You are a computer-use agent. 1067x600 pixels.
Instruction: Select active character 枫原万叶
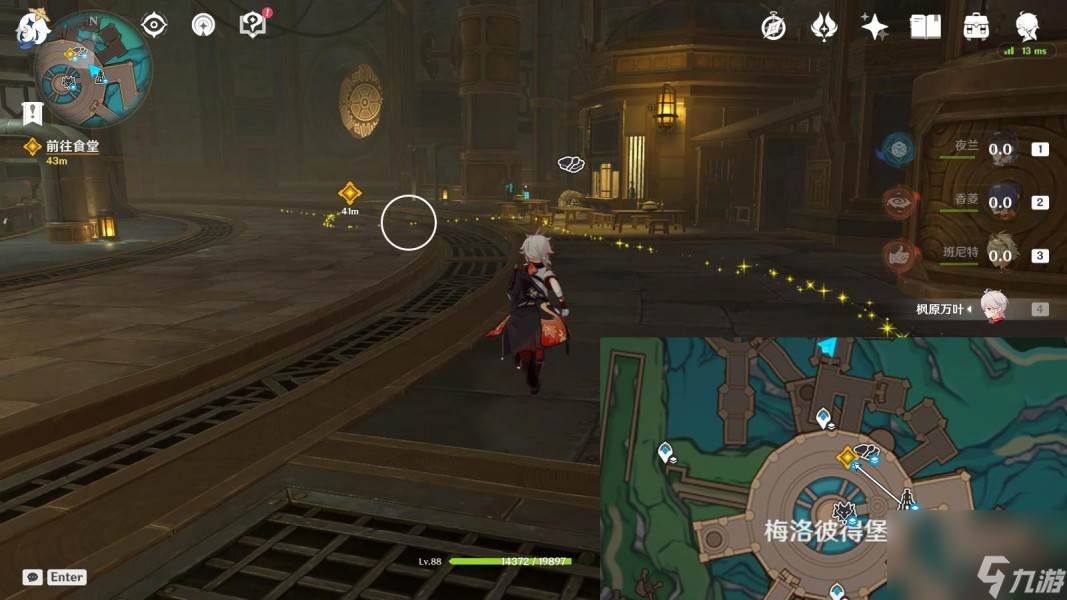click(992, 308)
